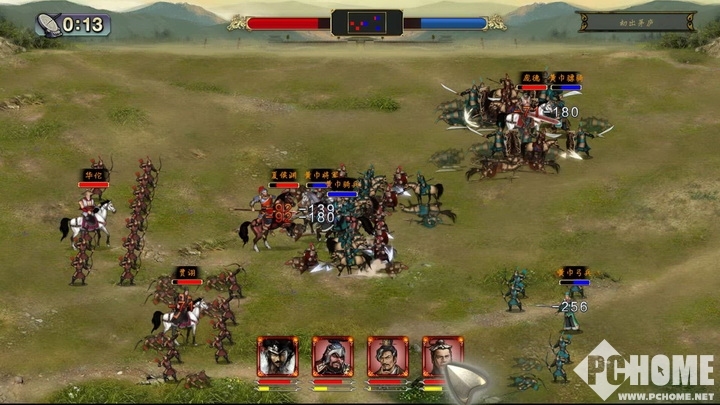This screenshot has height=405, width=720.
Task: Select the helmeted bearded general portrait
Action: [x=332, y=357]
